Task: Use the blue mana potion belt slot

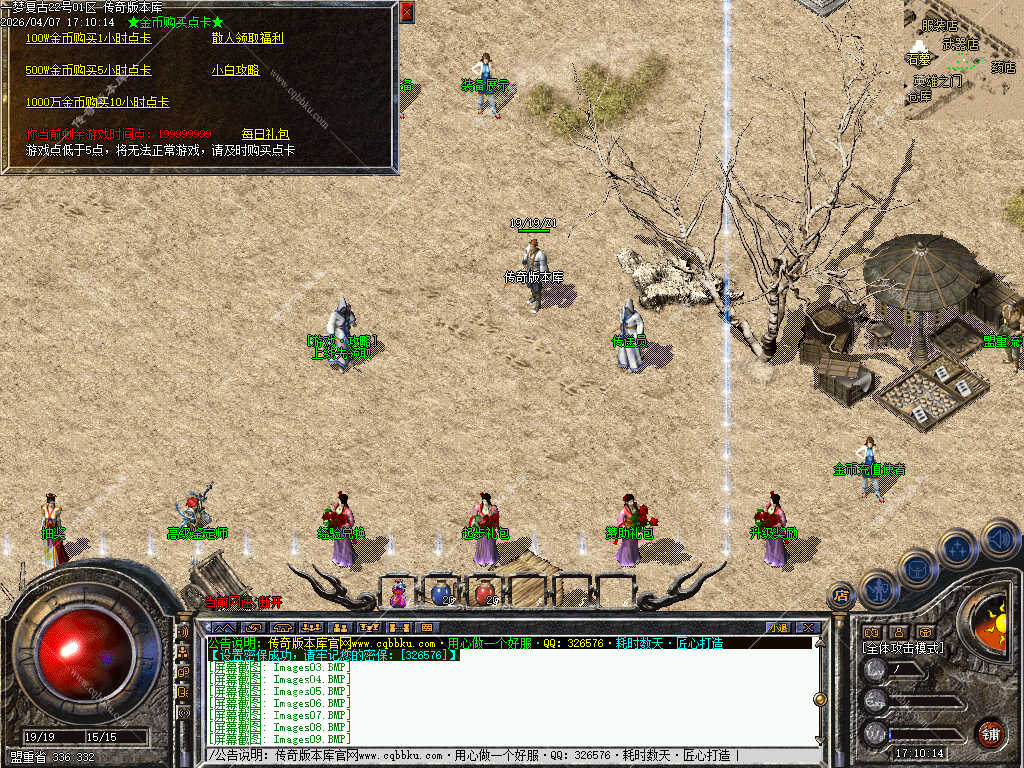Action: click(441, 593)
